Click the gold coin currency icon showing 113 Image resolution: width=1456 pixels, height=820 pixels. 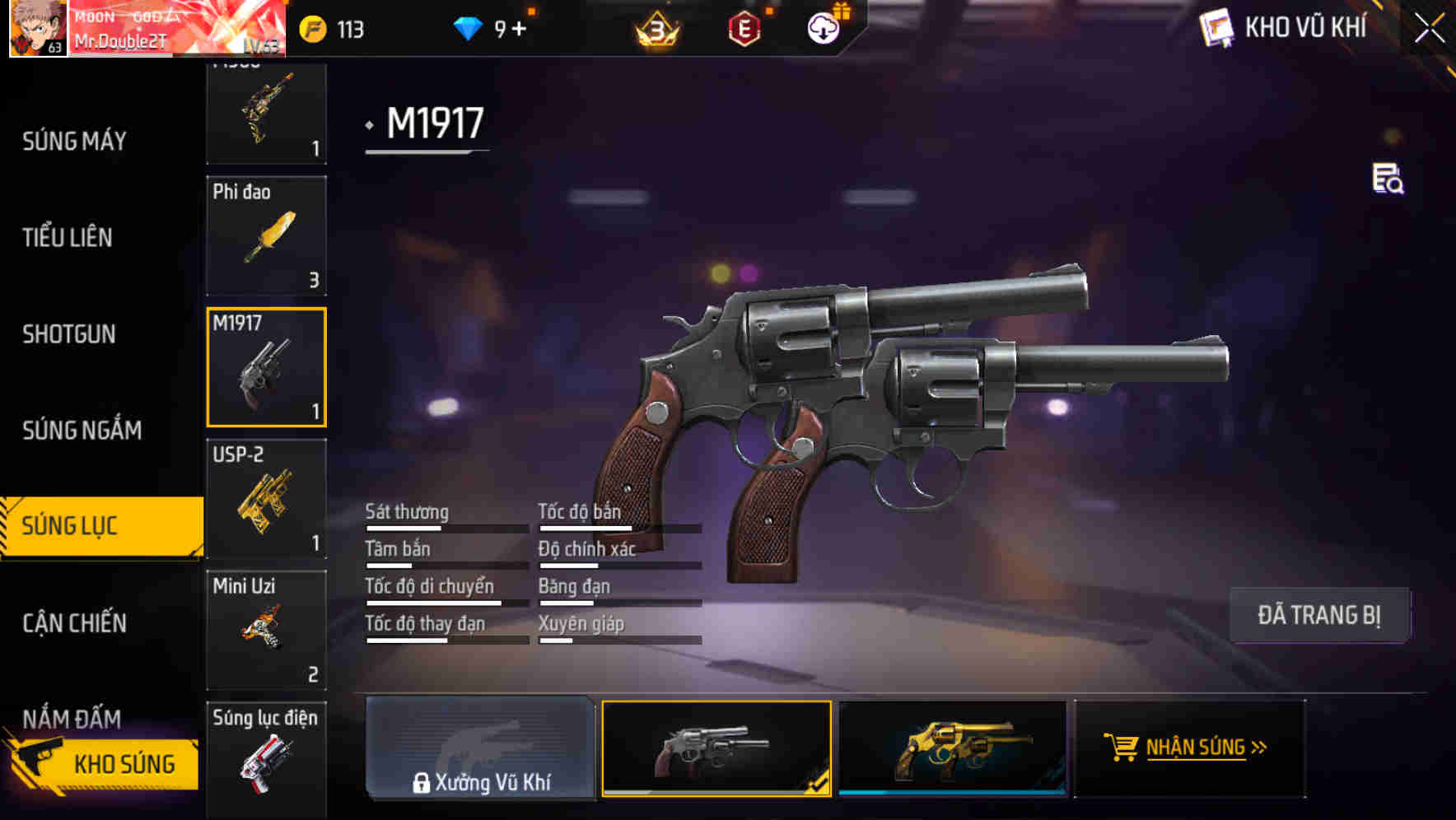click(312, 29)
